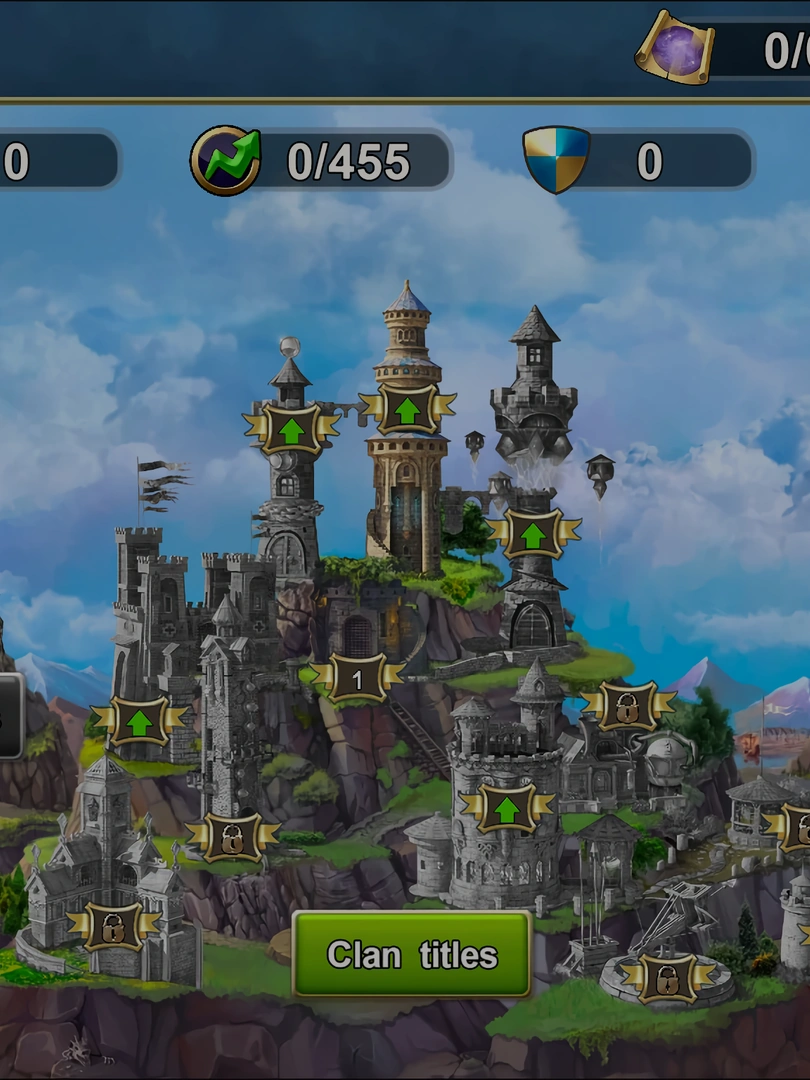Open the Clan titles screen
Screen dimensions: 810x1080
(411, 954)
